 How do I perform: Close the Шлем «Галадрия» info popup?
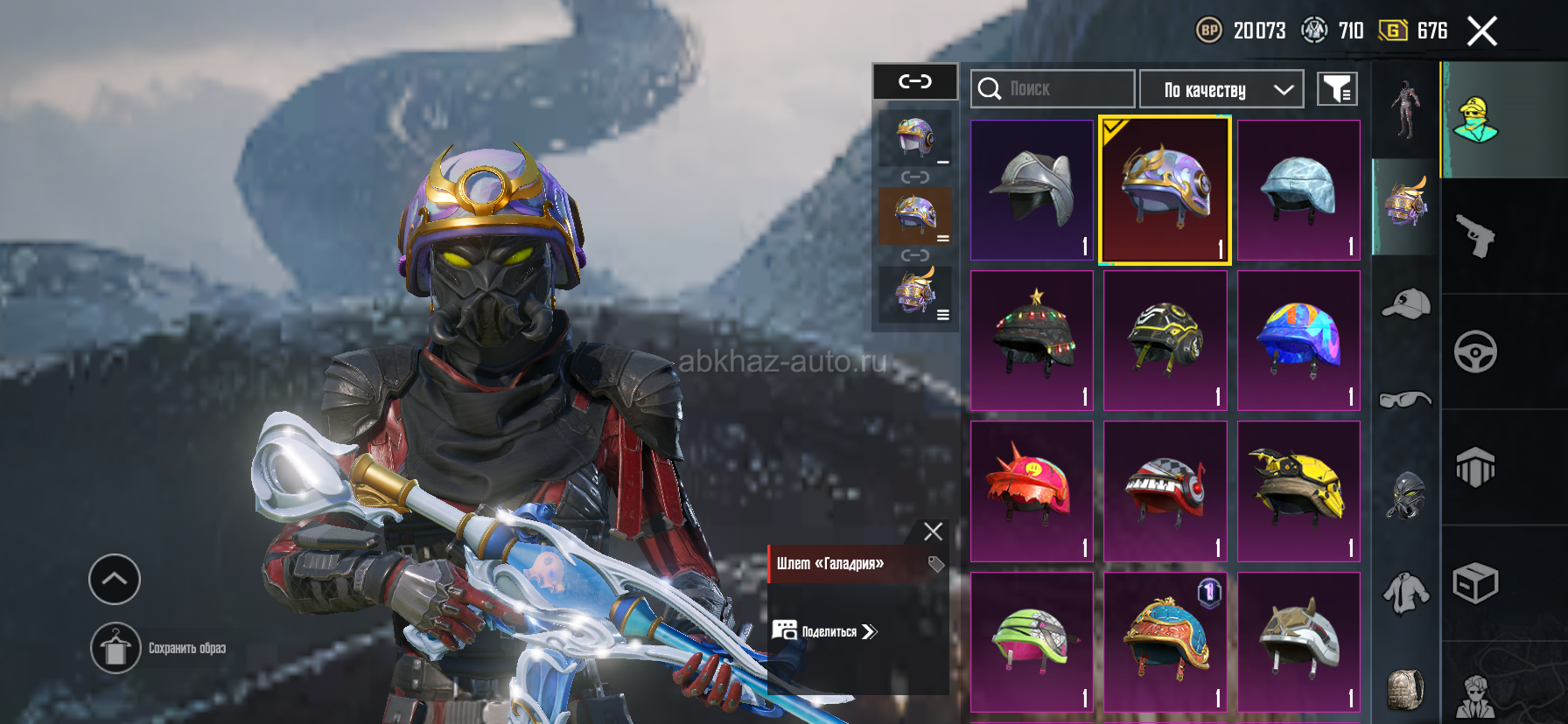click(933, 532)
